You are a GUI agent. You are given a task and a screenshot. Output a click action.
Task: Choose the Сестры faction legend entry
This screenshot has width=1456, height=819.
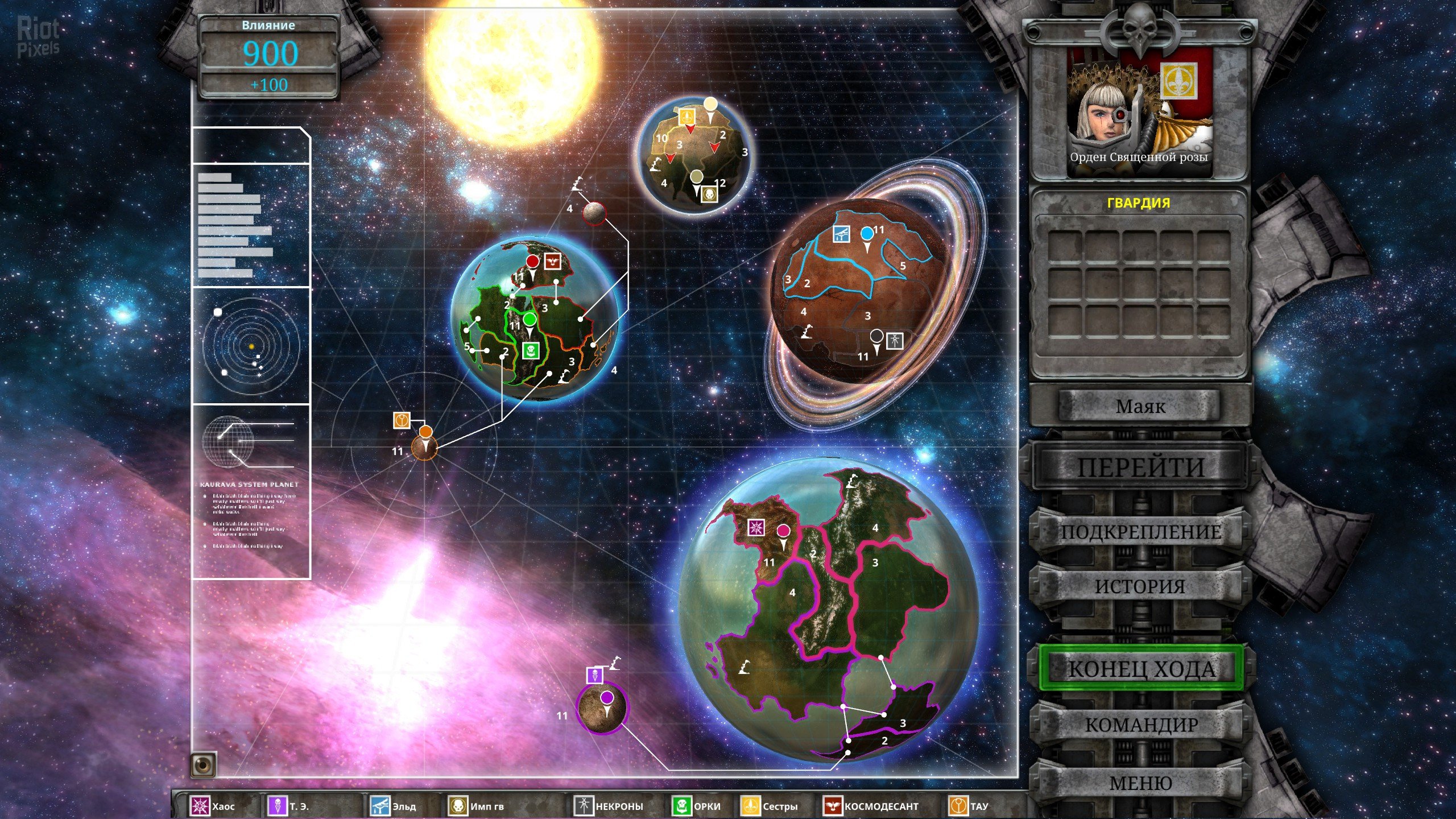[770, 806]
